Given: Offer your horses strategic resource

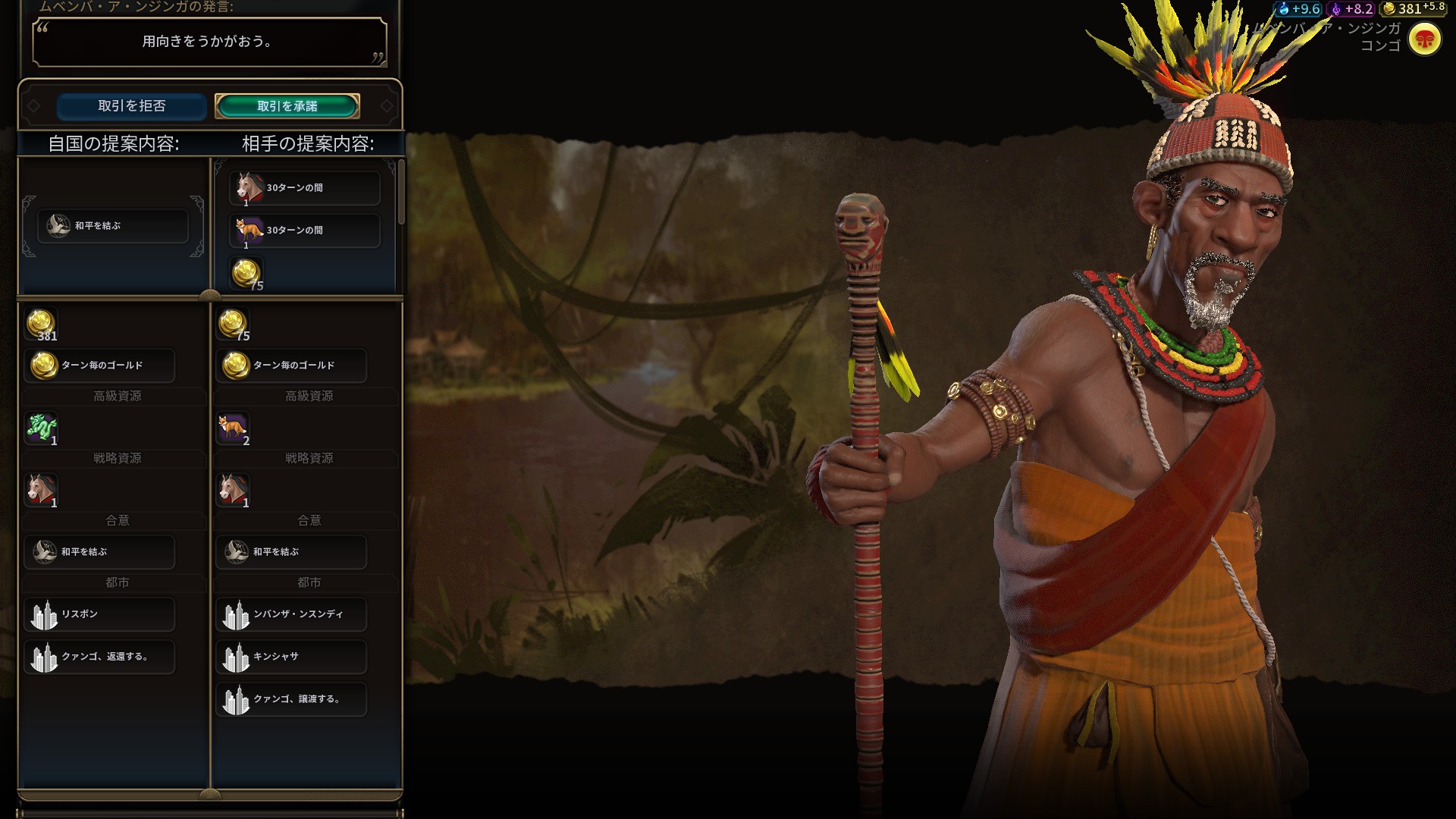Looking at the screenshot, I should click(x=42, y=490).
